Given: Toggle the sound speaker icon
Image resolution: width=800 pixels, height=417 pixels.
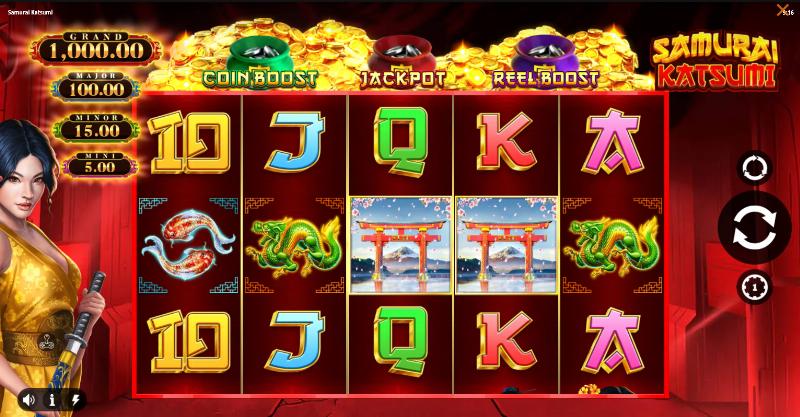Looking at the screenshot, I should click(27, 400).
